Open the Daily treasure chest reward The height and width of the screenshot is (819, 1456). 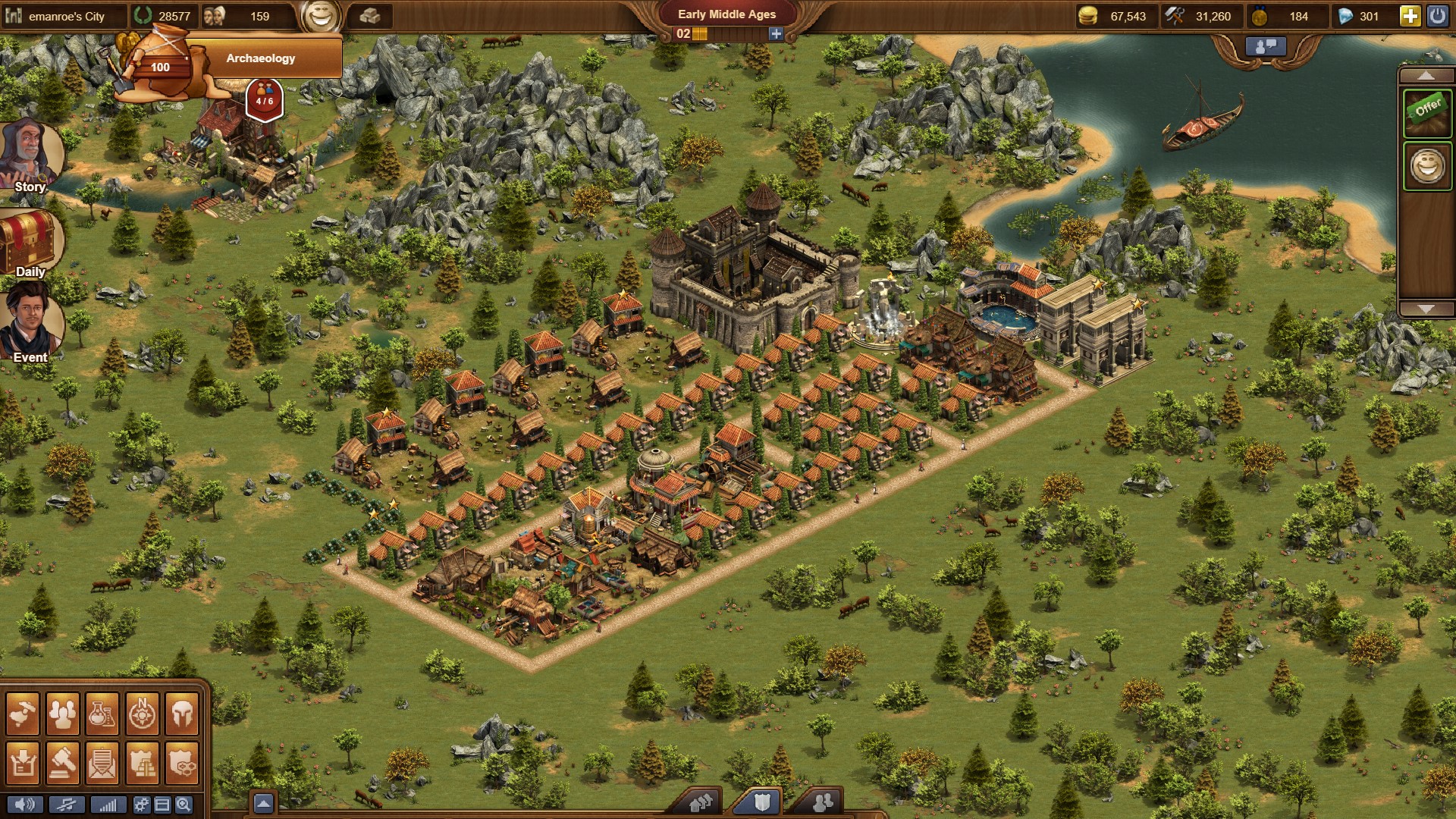click(30, 243)
